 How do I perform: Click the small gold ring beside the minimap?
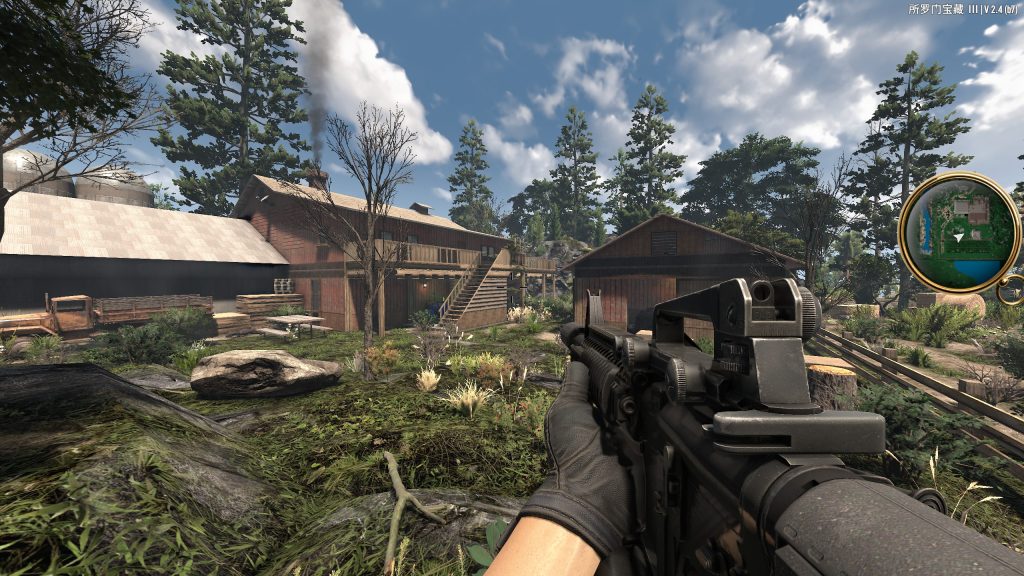click(1011, 290)
